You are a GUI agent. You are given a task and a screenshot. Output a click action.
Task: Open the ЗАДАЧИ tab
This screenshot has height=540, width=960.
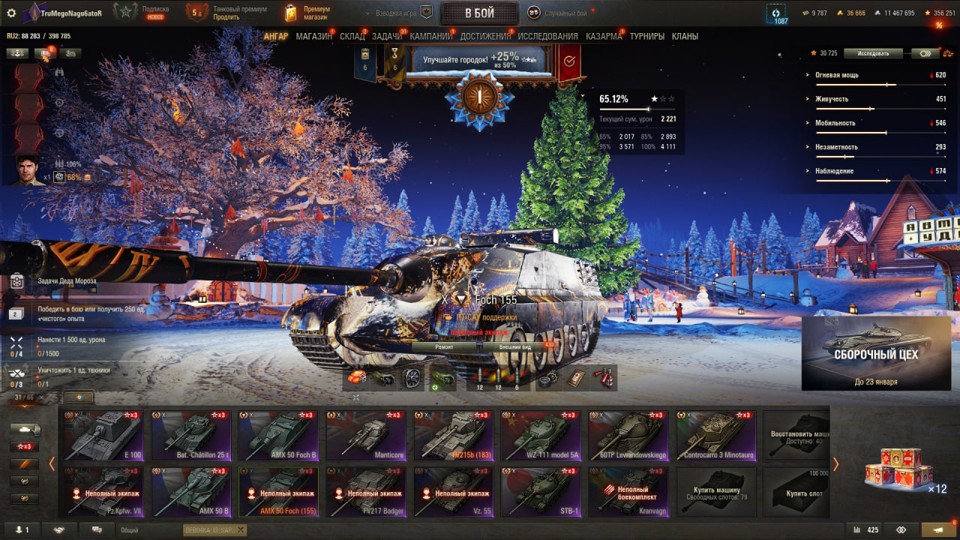[x=387, y=37]
